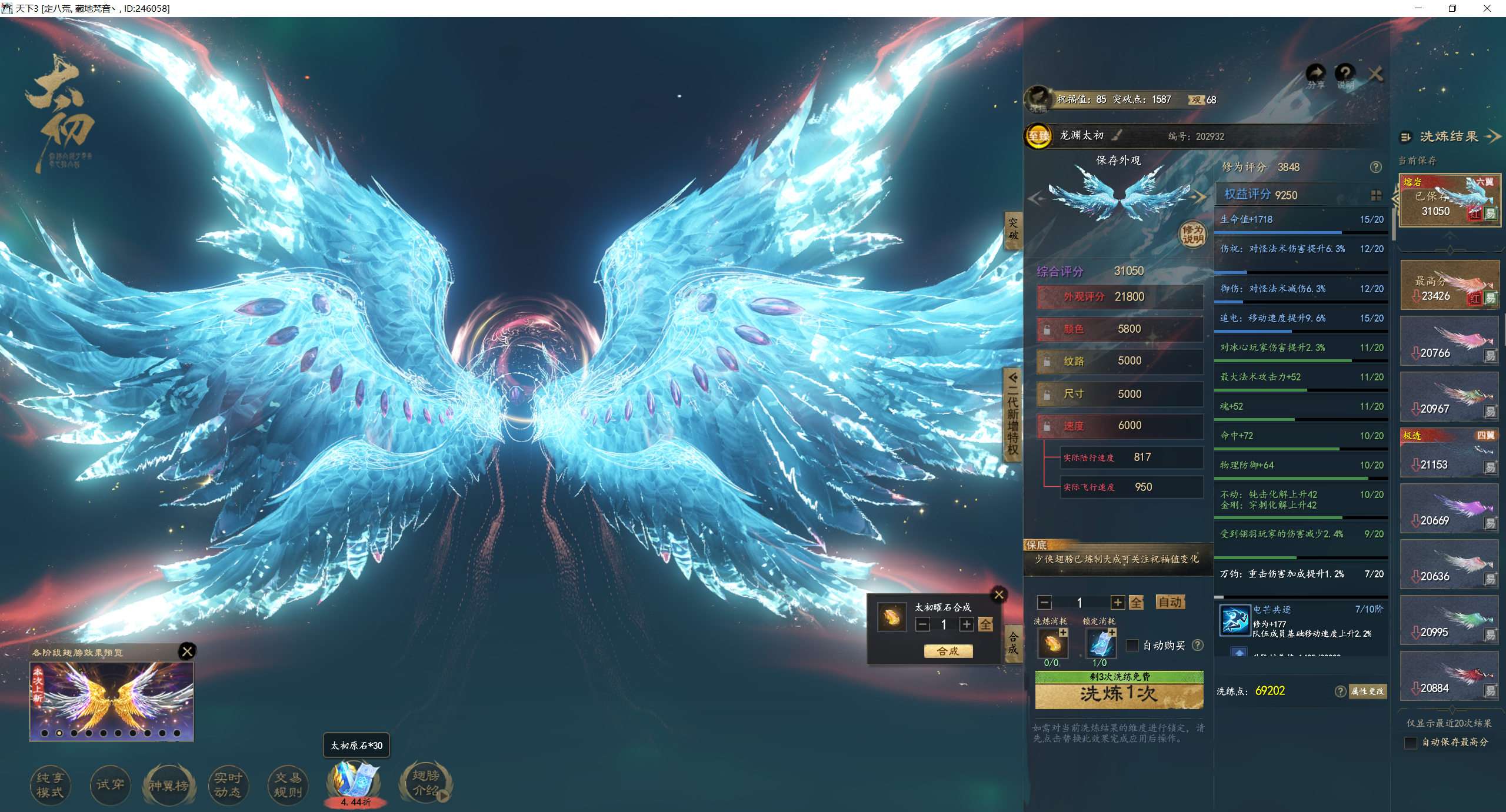Open the 神翼榜 leaderboard
Screen dimensions: 1506x812
pyautogui.click(x=169, y=785)
